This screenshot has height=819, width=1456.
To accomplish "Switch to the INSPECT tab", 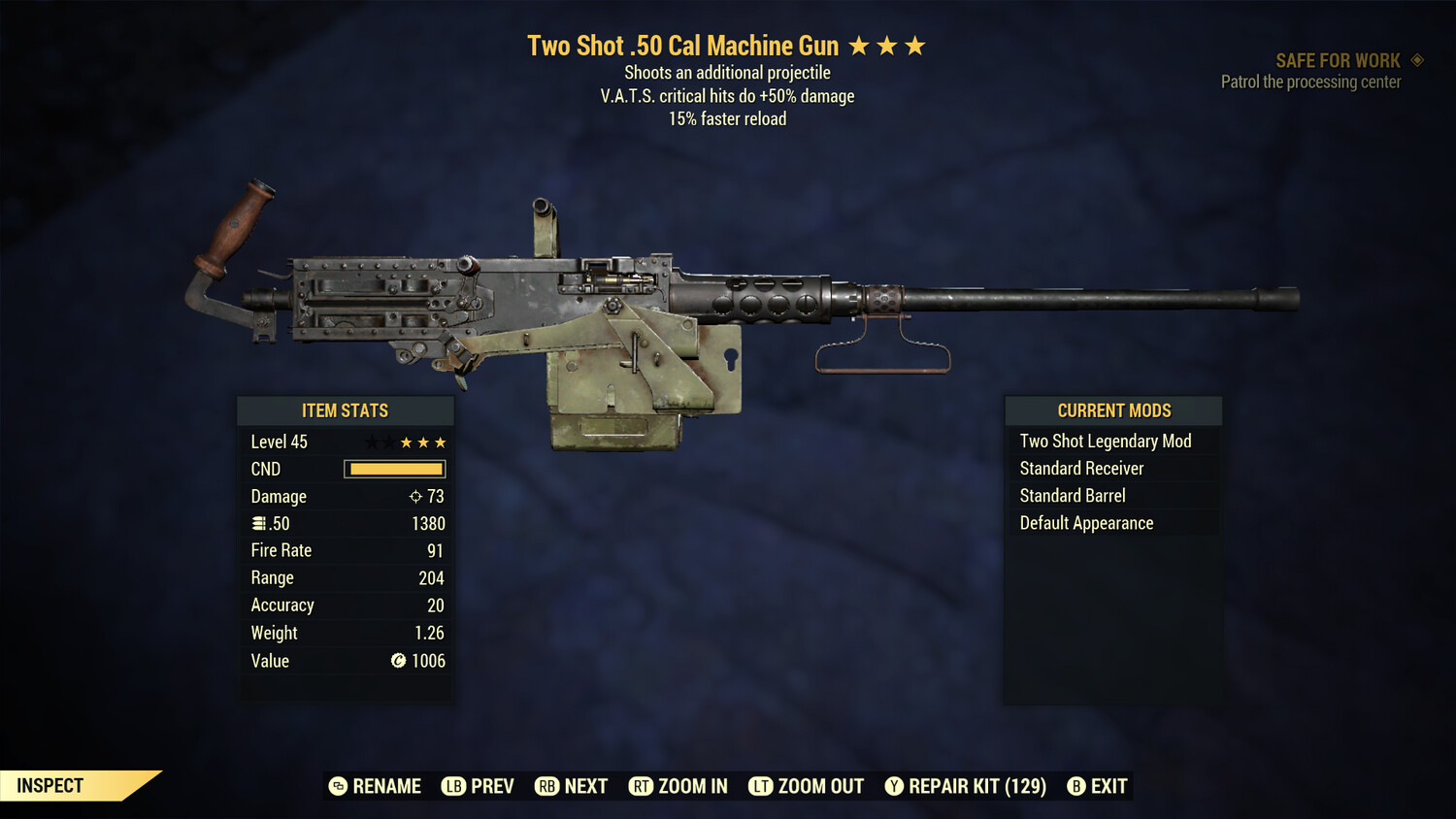I will [x=50, y=785].
